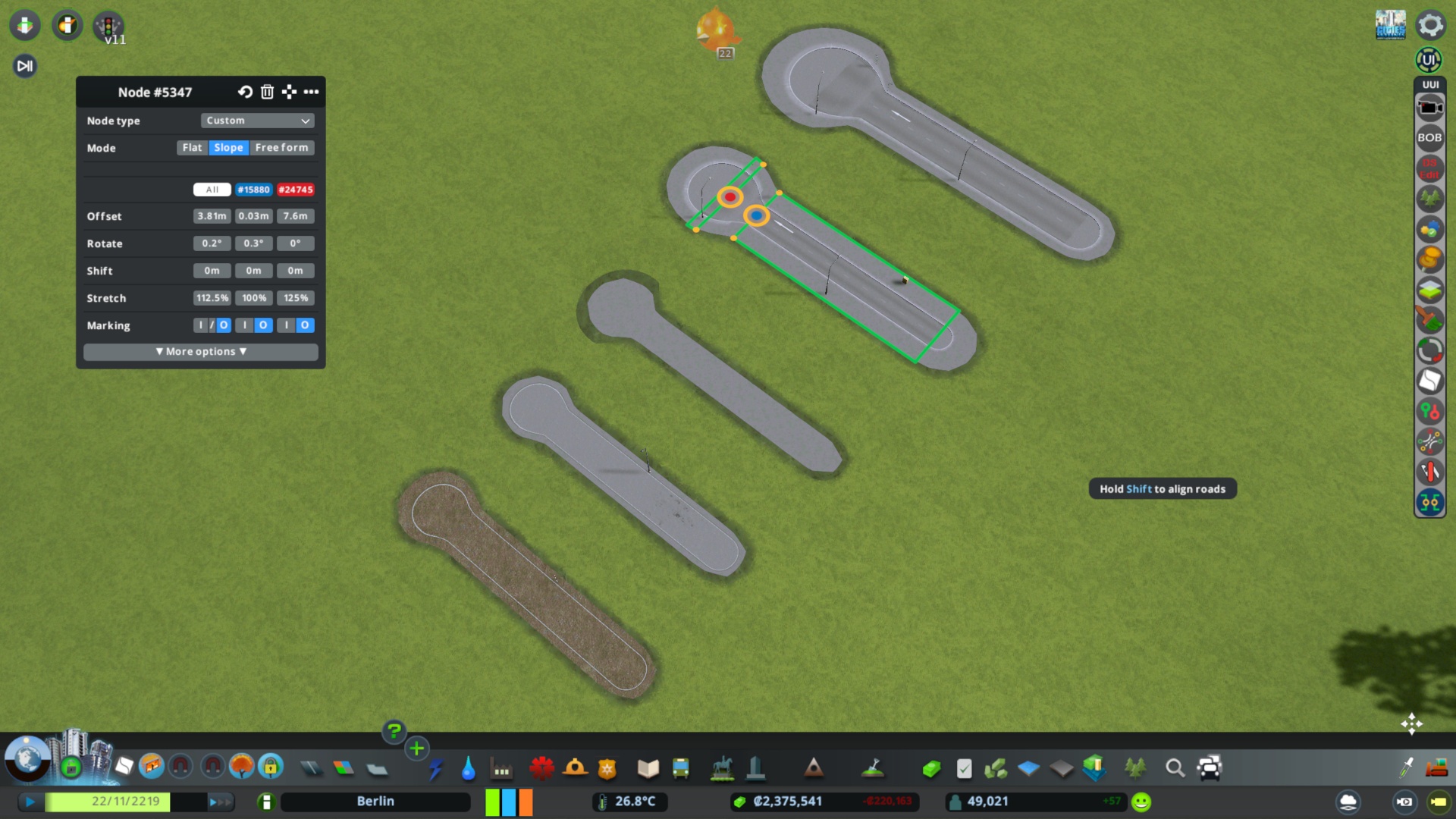Open the cinematic camera tool
The image size is (1456, 819).
pyautogui.click(x=1429, y=106)
